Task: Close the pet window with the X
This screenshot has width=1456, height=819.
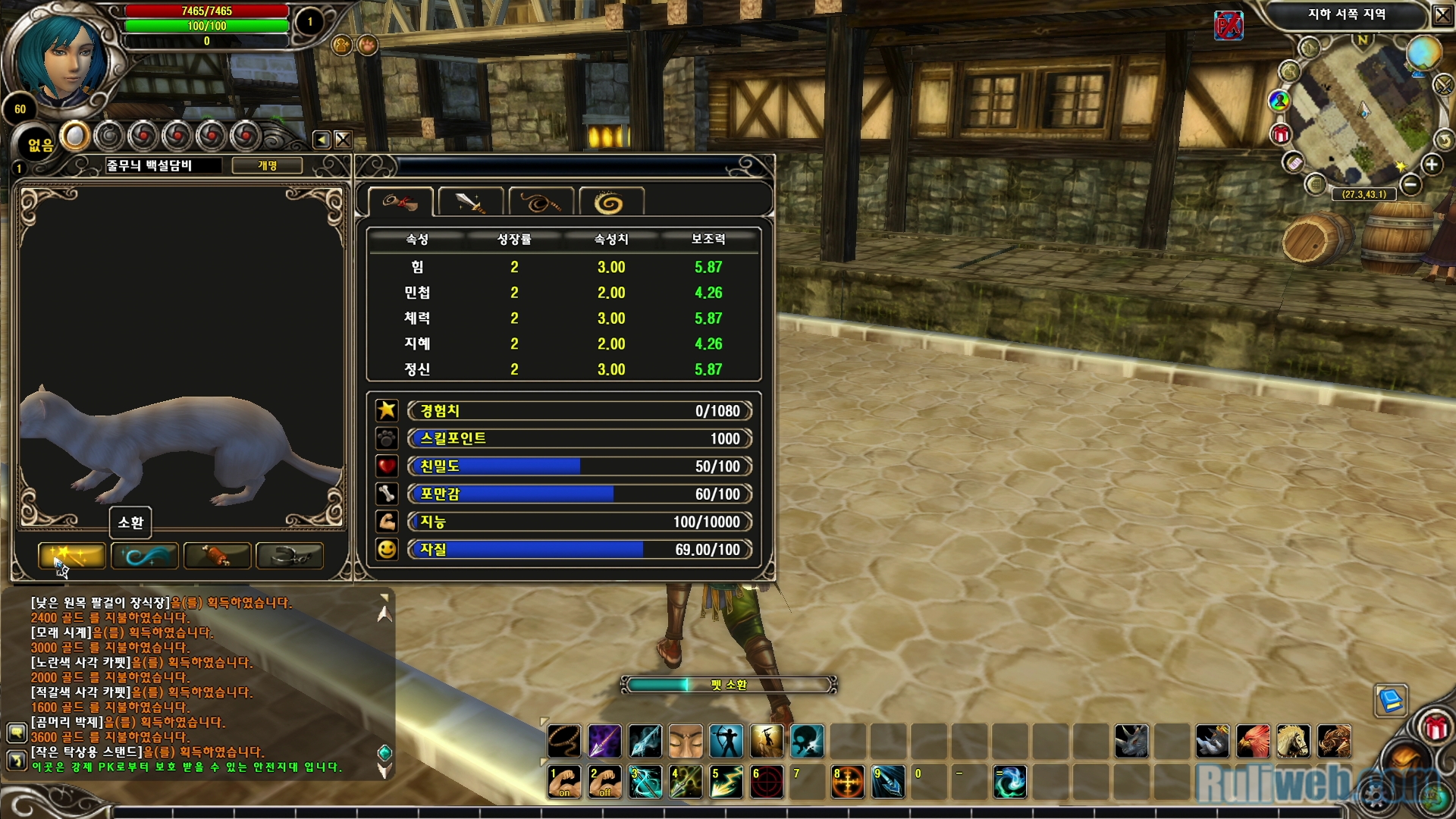Action: [x=343, y=140]
